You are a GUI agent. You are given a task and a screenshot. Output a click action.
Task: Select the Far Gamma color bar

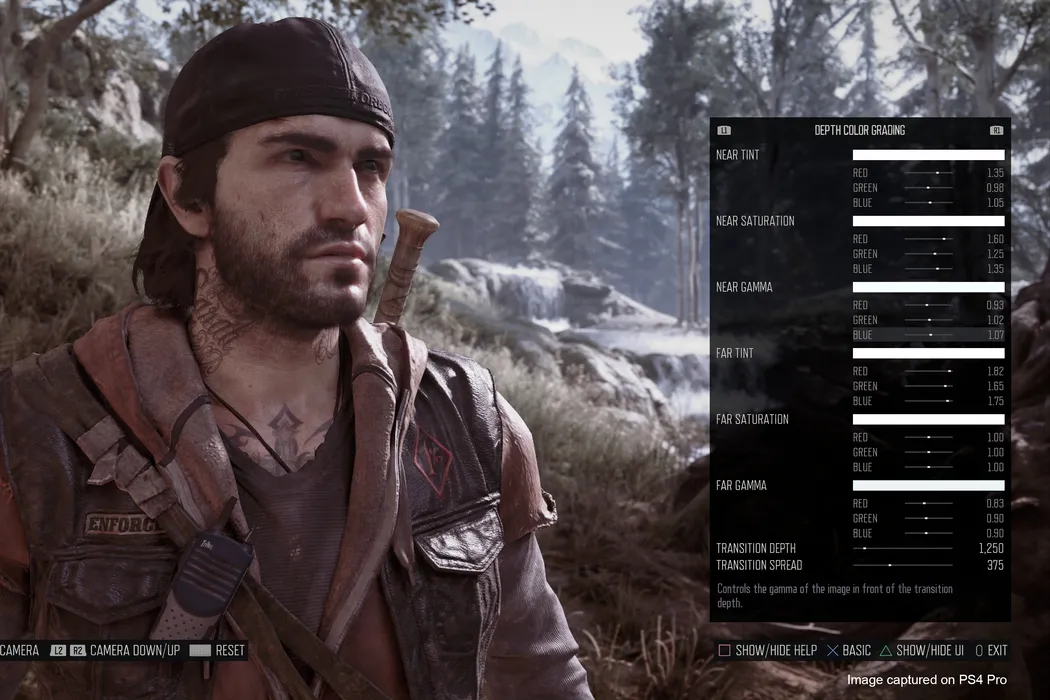[x=928, y=485]
